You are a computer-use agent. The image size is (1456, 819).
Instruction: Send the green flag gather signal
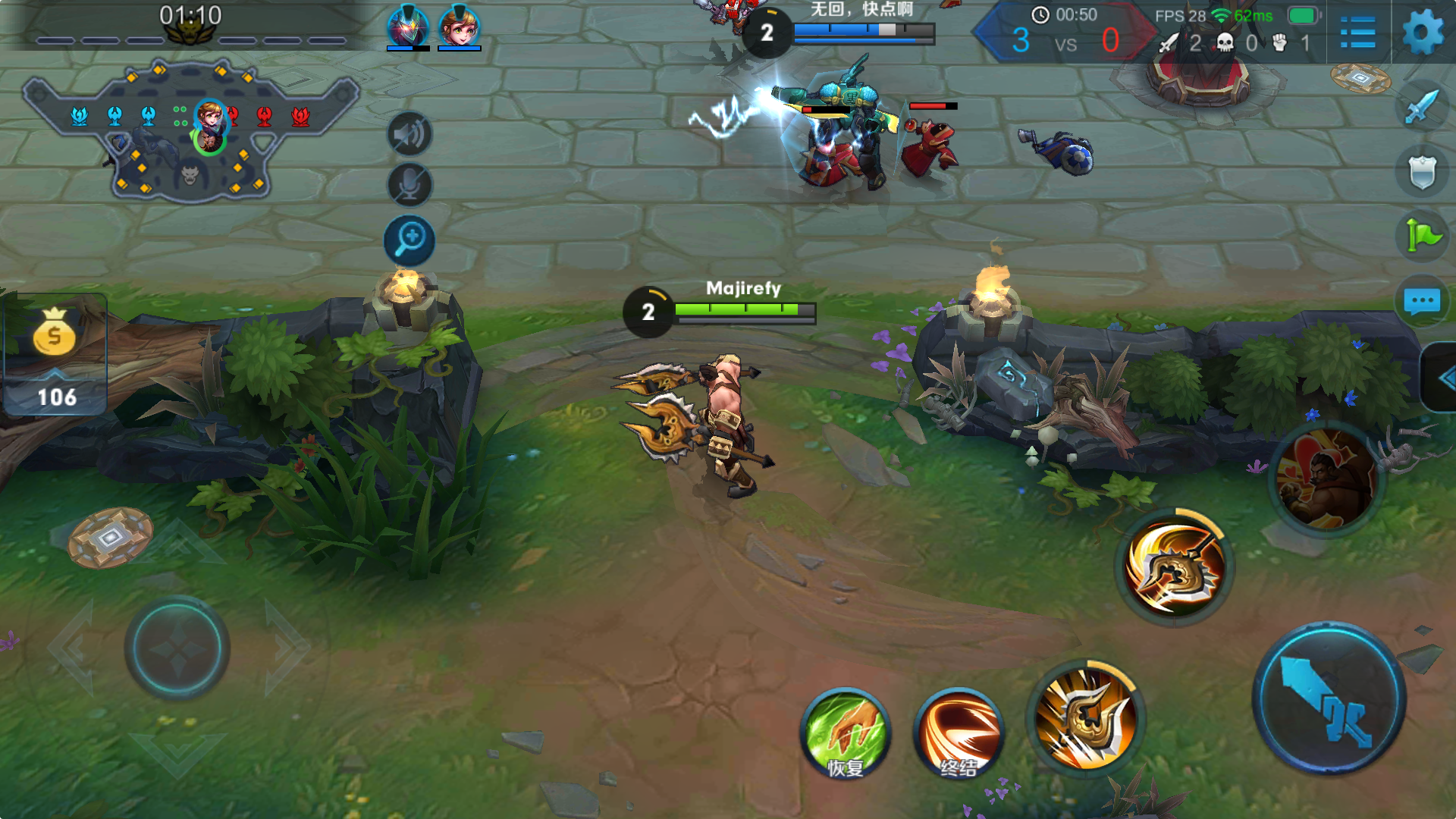[x=1421, y=236]
